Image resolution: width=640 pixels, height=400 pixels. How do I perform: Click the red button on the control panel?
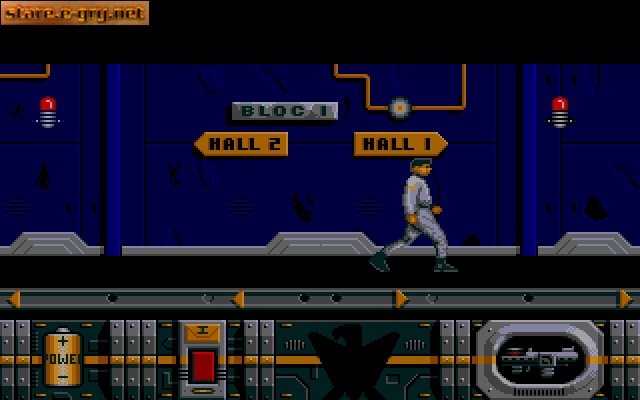pyautogui.click(x=203, y=364)
